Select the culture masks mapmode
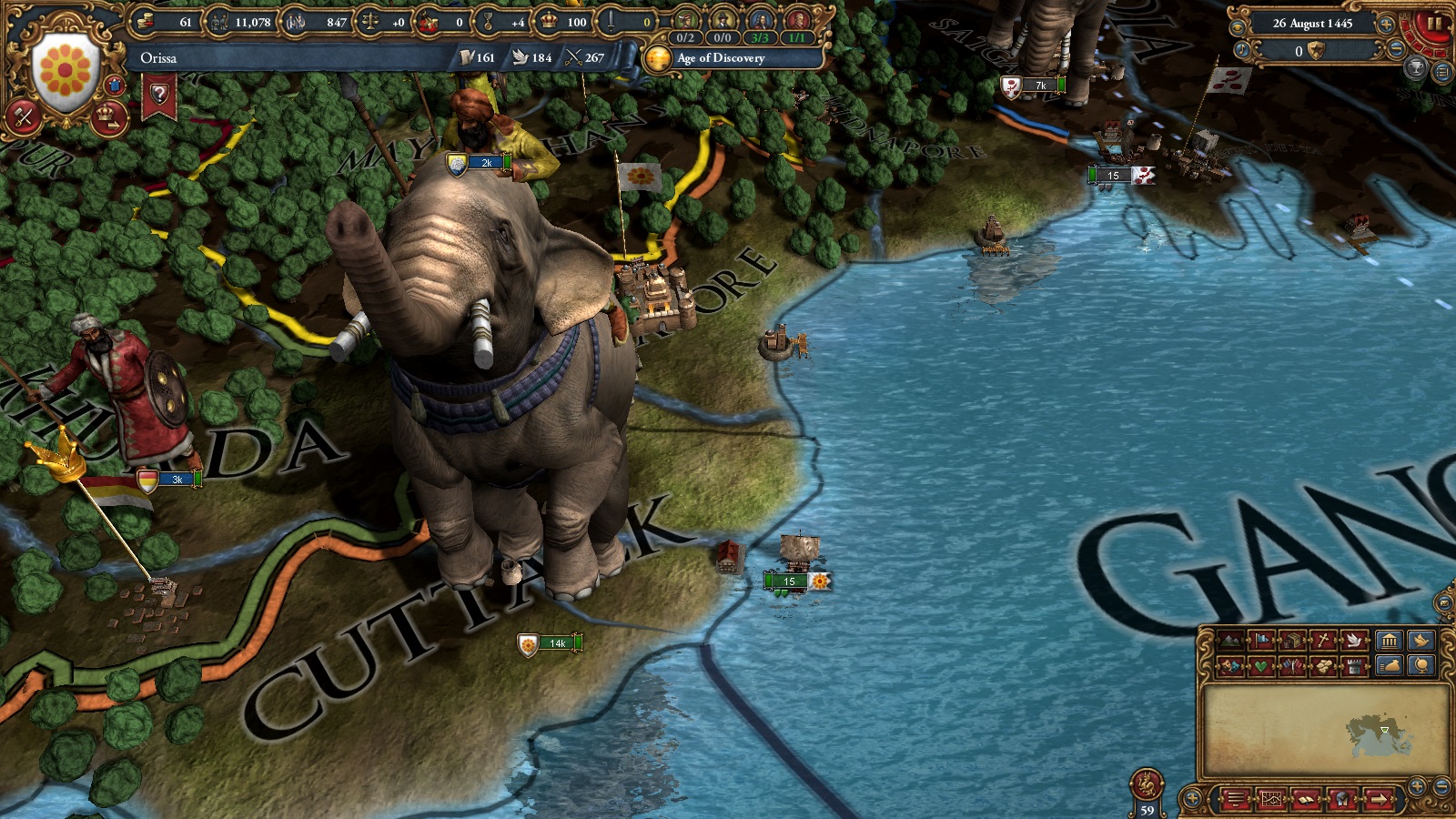The image size is (1456, 819). (x=1229, y=665)
